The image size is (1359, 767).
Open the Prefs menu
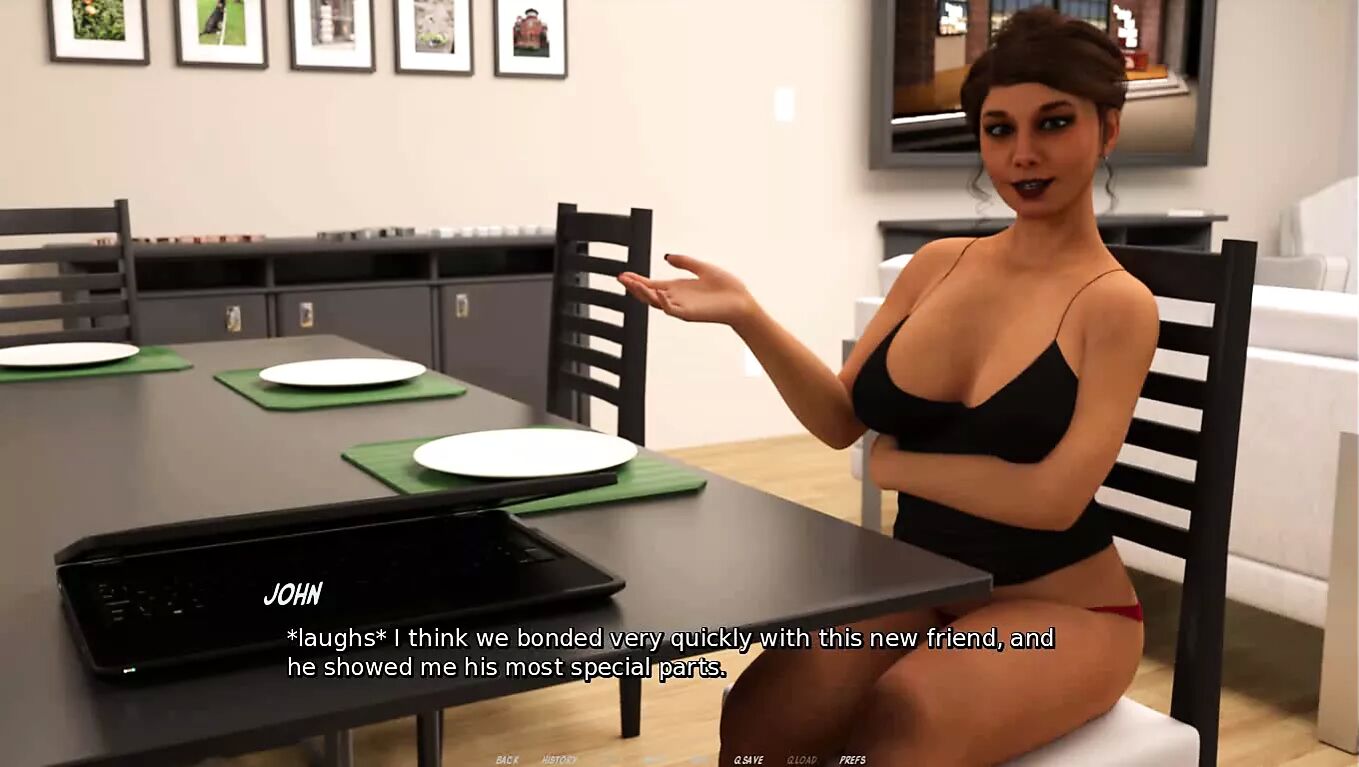point(852,760)
